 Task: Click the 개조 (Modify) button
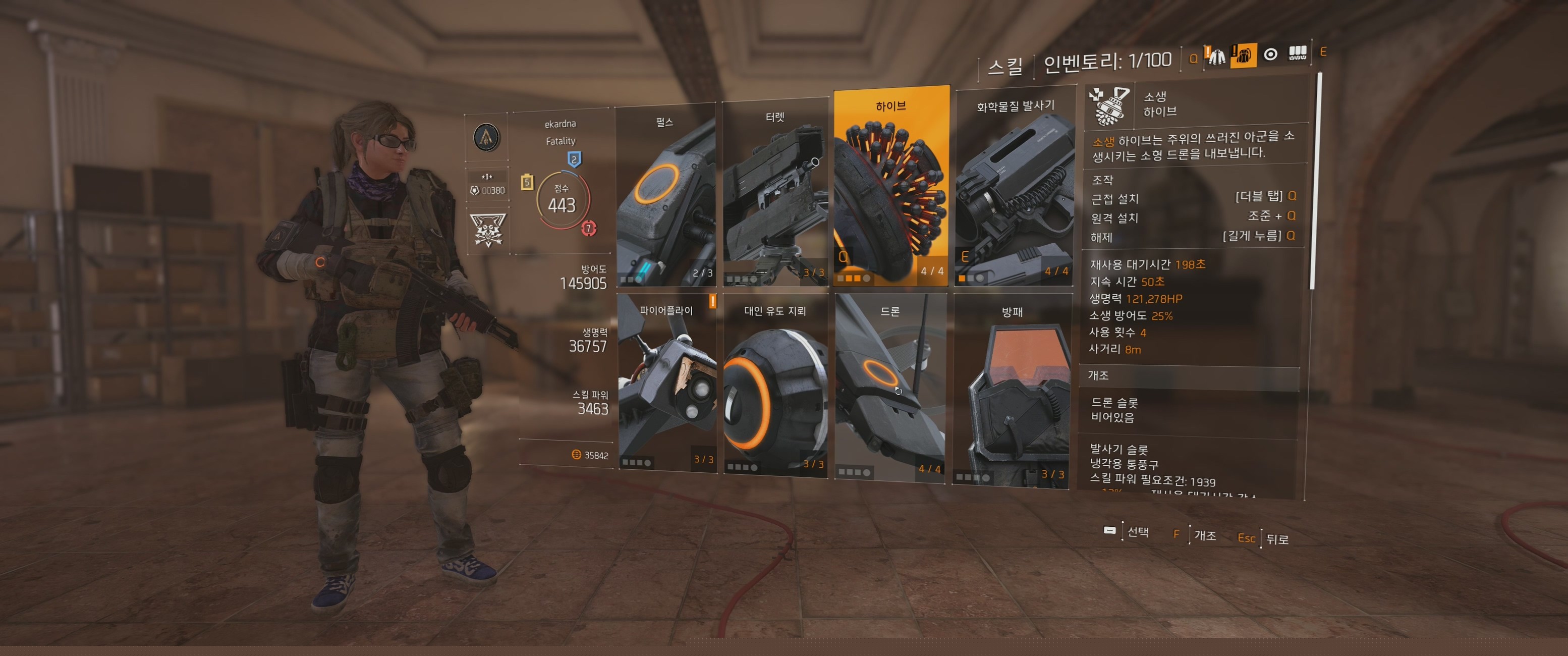click(x=1197, y=535)
